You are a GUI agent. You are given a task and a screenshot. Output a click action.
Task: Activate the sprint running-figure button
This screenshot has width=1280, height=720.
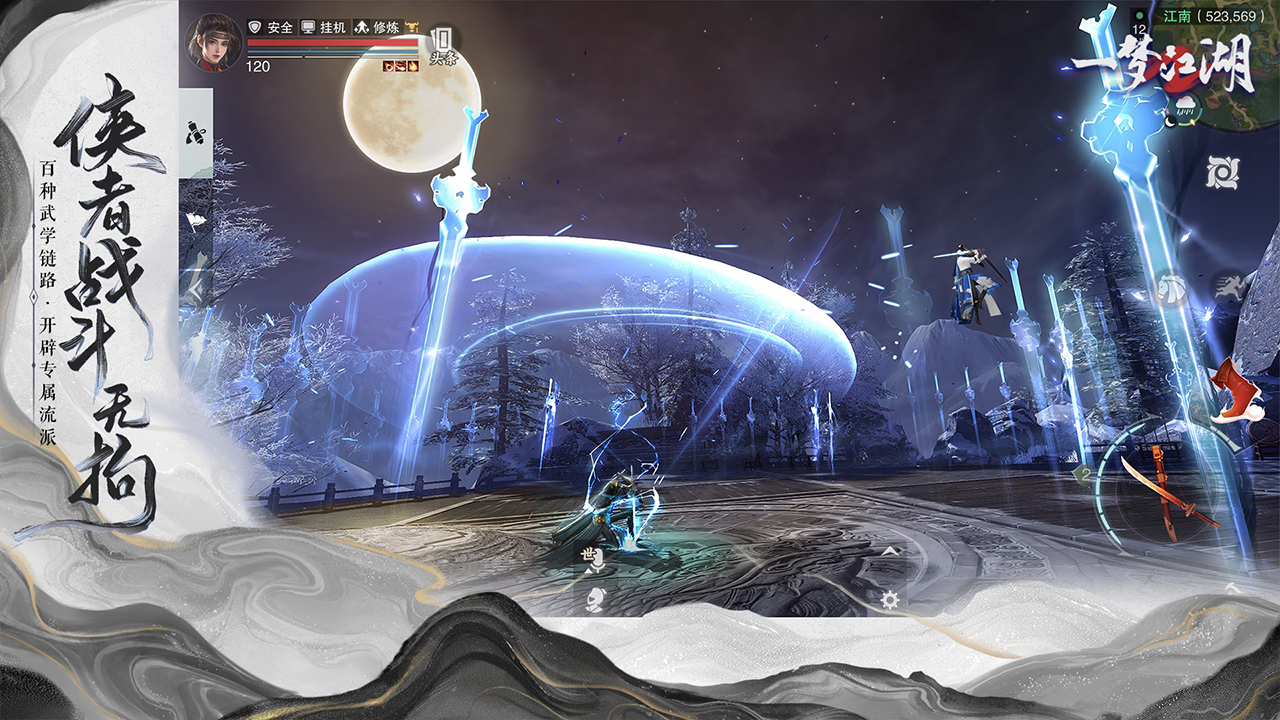(x=1228, y=288)
